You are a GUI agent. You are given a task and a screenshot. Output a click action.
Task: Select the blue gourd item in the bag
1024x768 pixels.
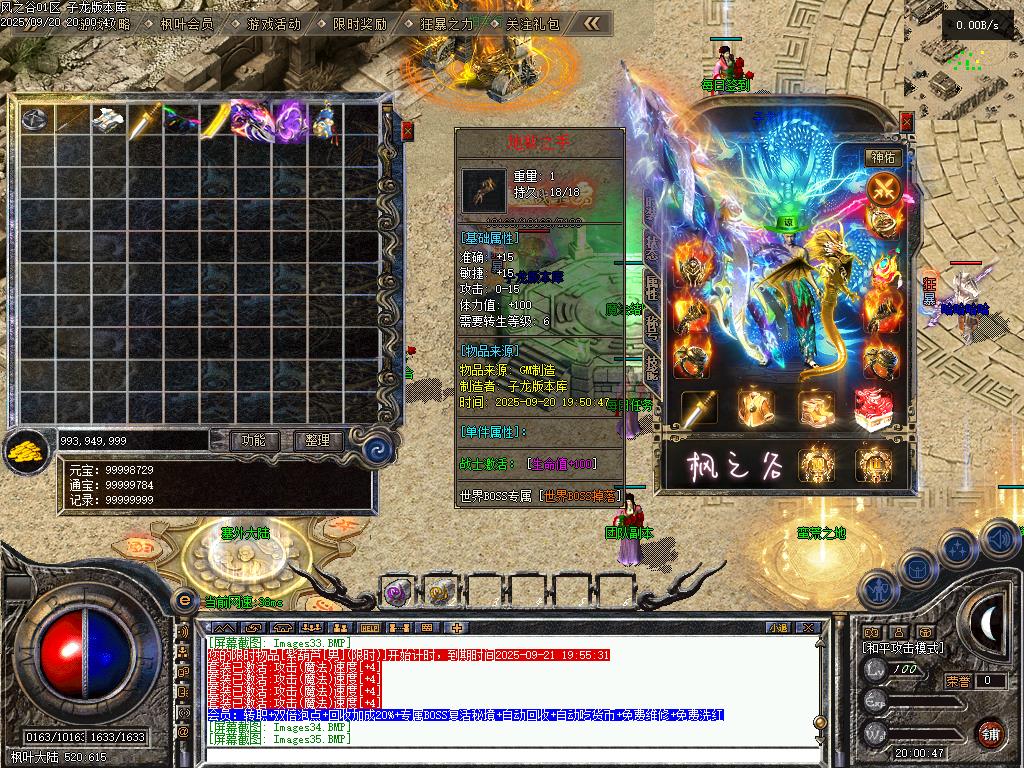324,119
